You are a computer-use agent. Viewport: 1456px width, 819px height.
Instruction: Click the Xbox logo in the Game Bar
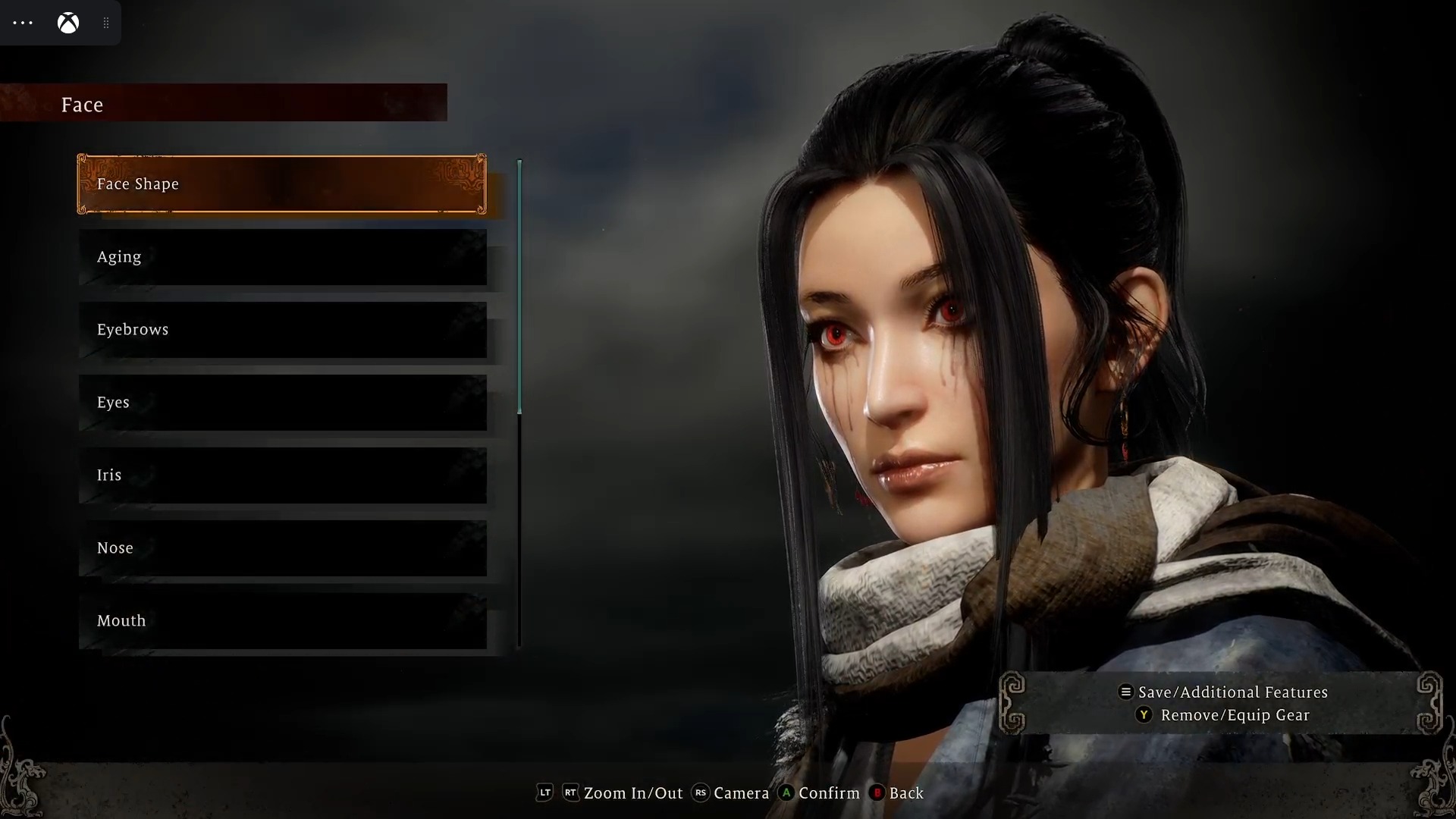(x=68, y=23)
